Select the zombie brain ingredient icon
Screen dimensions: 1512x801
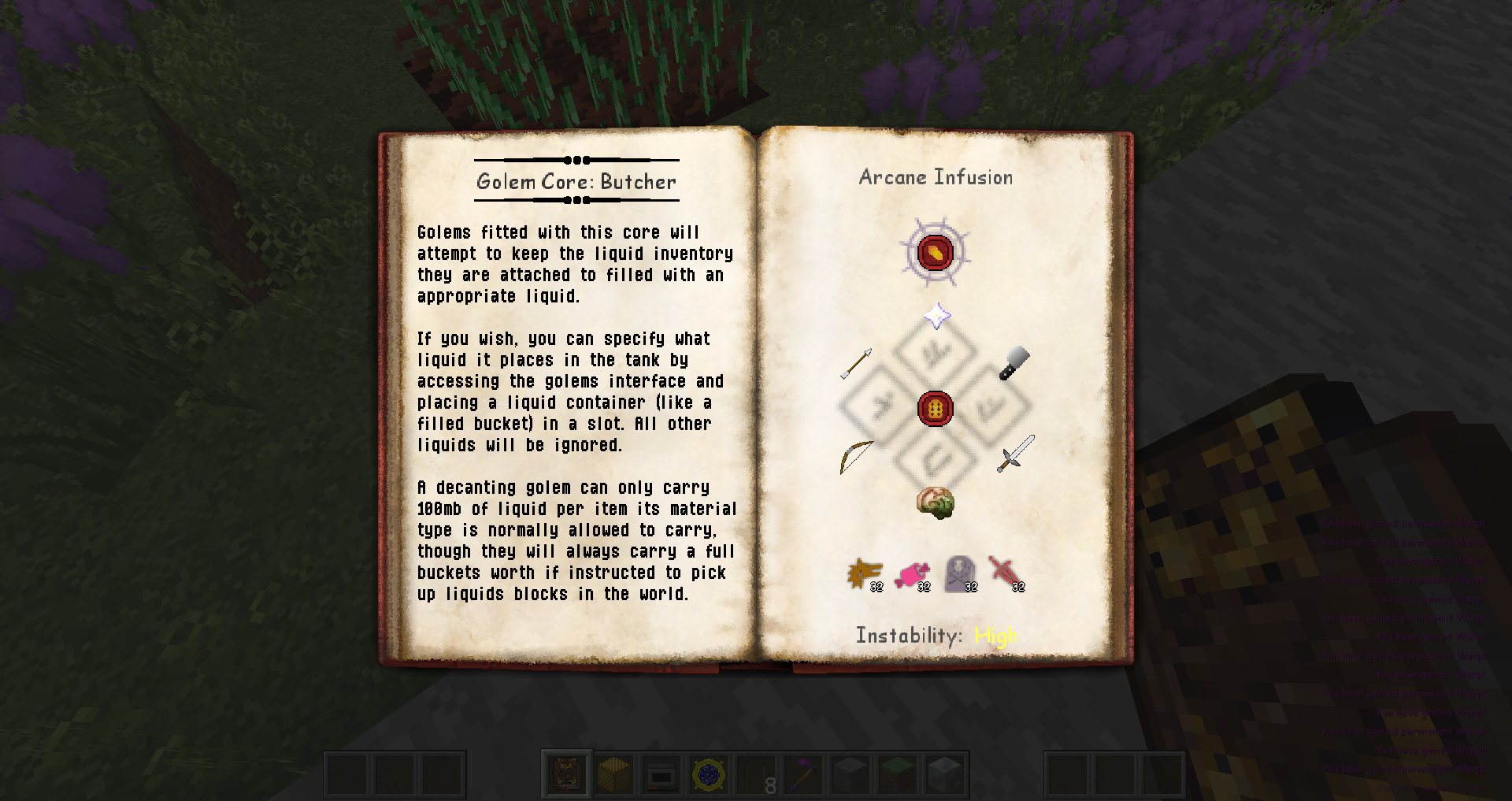(936, 502)
